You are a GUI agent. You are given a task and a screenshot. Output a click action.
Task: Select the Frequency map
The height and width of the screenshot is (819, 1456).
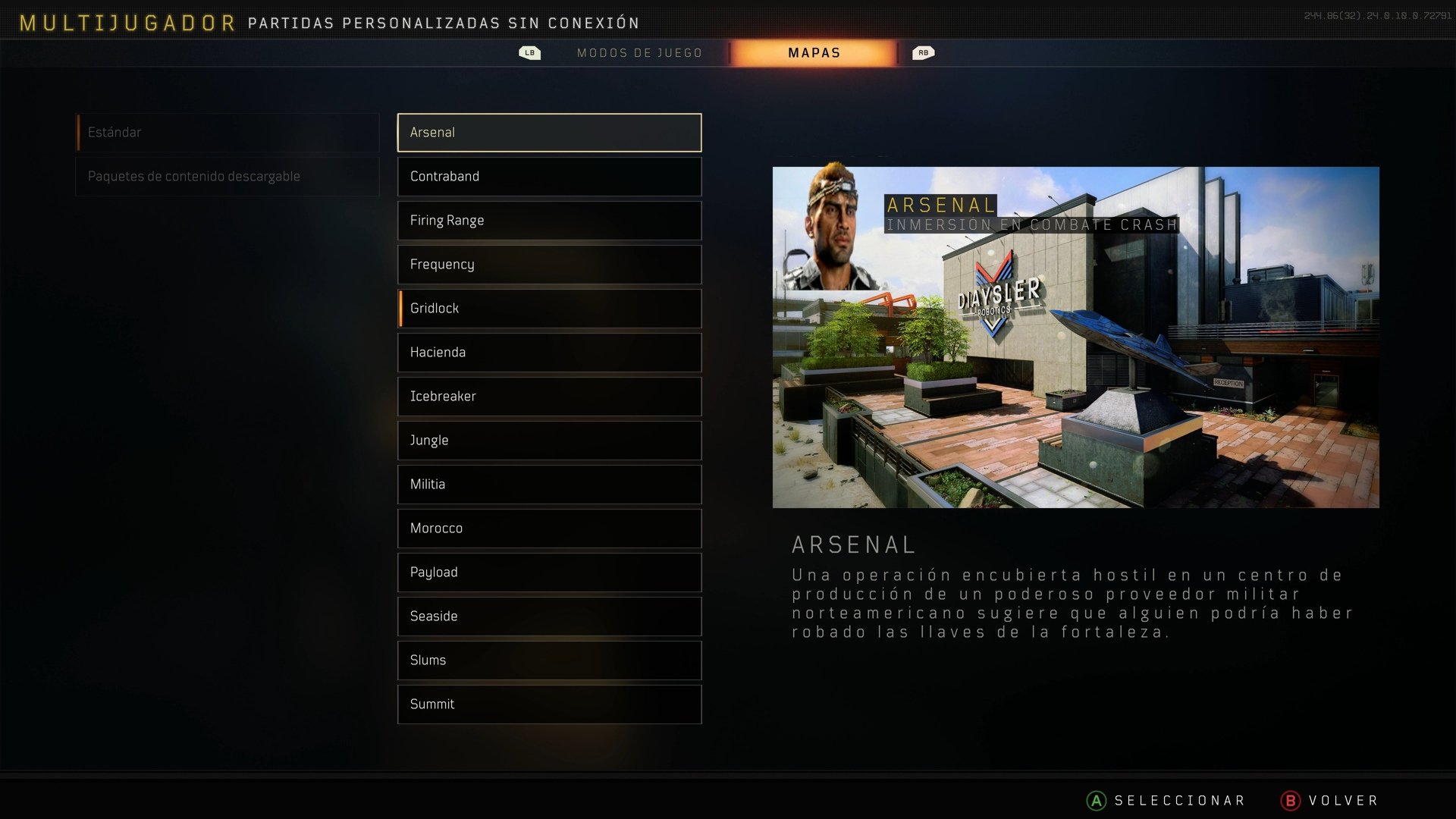[x=548, y=264]
